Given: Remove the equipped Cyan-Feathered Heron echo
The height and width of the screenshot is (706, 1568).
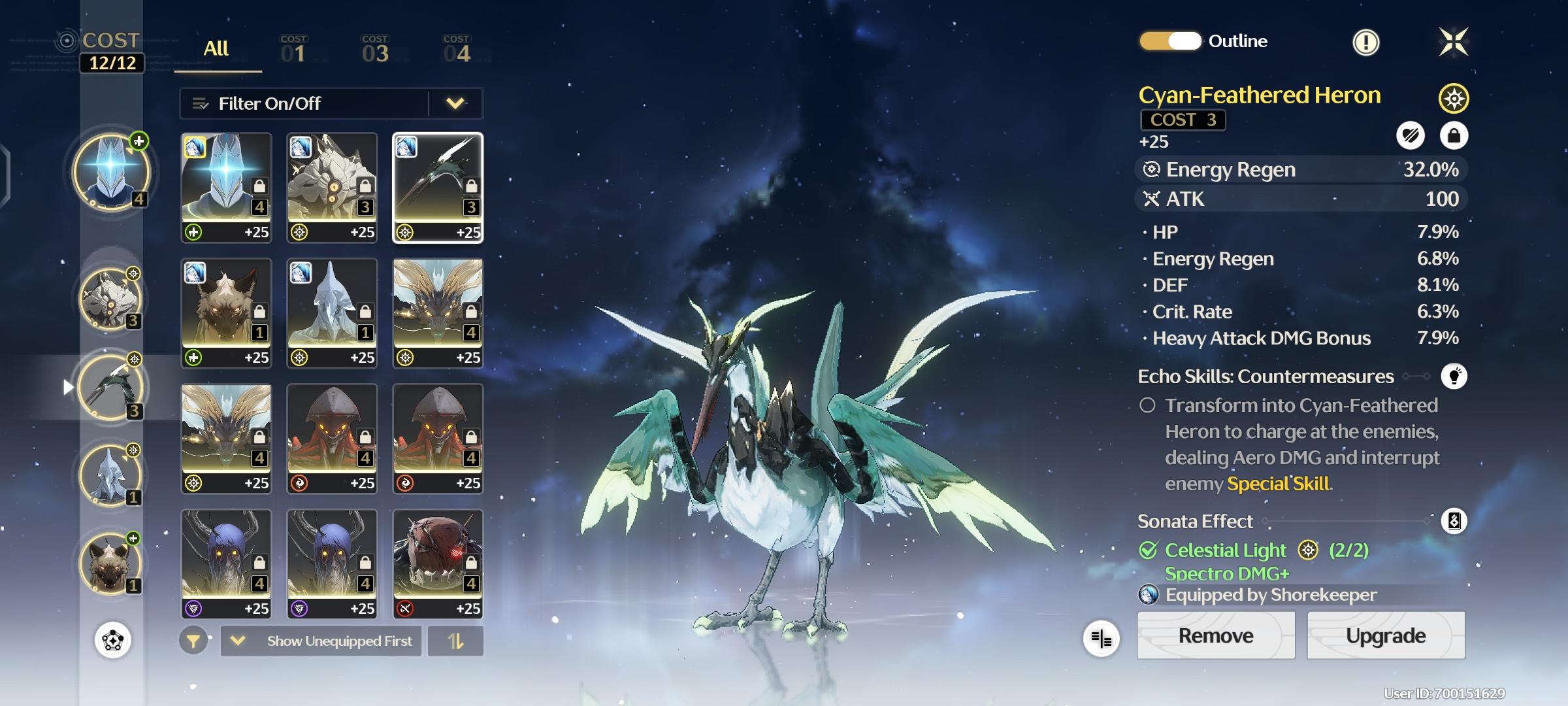Looking at the screenshot, I should (x=1215, y=635).
